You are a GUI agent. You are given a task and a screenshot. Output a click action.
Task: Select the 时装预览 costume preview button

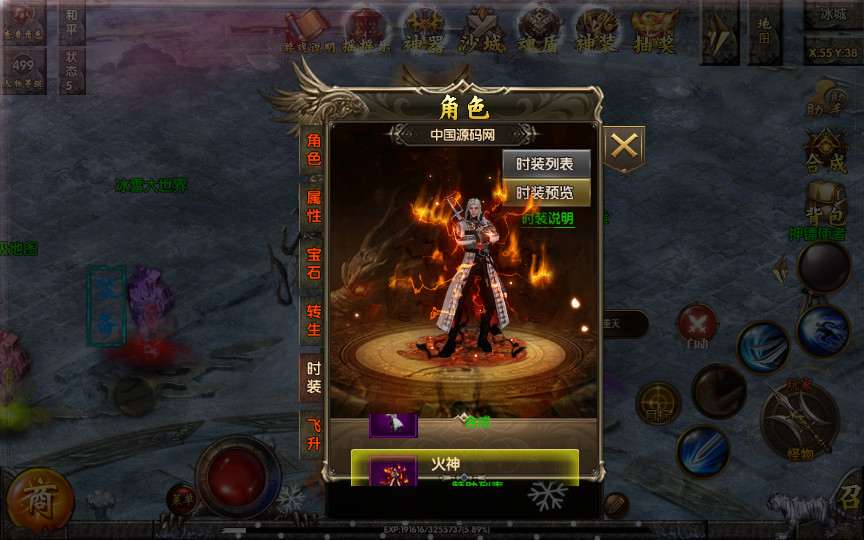[x=545, y=193]
